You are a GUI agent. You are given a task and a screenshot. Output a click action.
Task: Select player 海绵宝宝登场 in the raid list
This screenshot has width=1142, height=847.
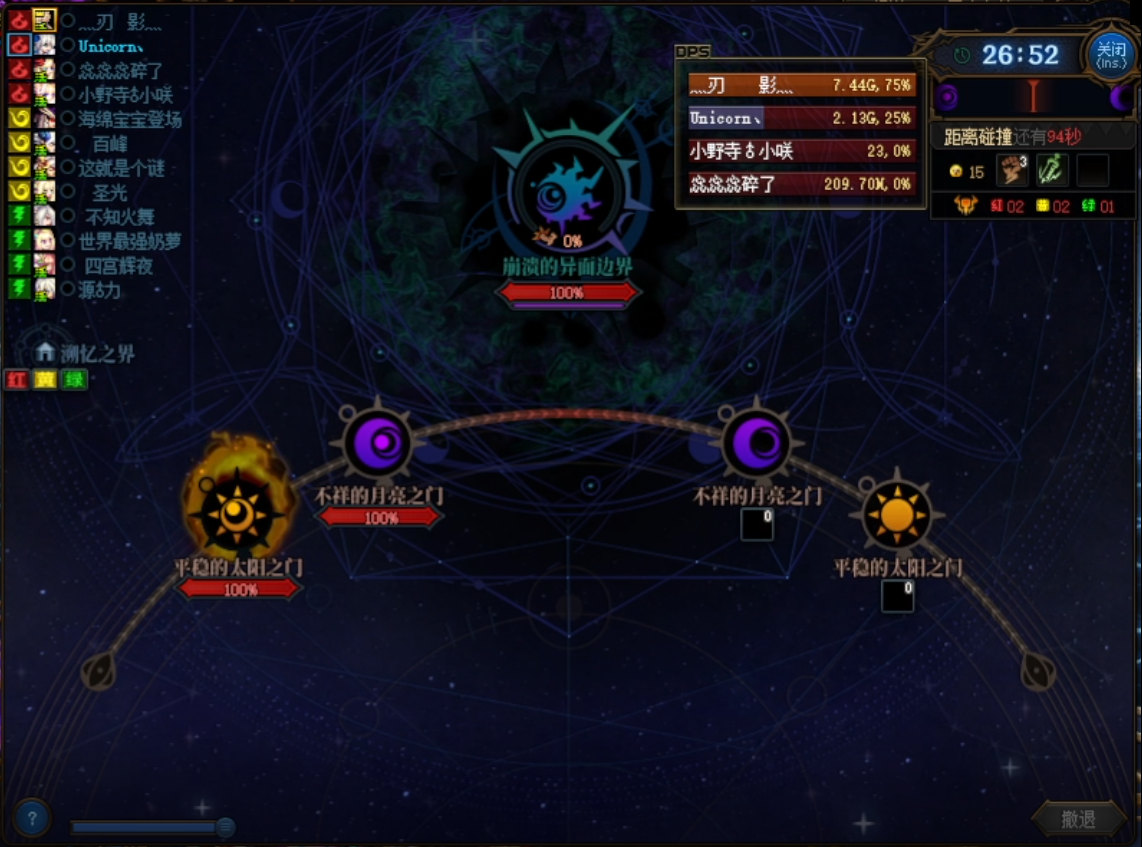[130, 119]
